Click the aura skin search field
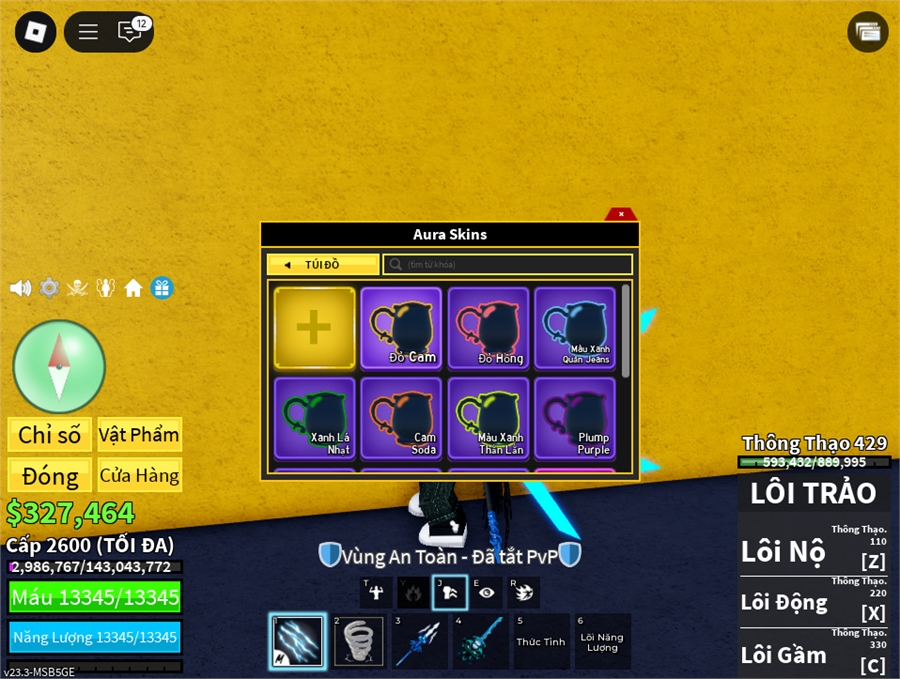900x679 pixels. [508, 265]
